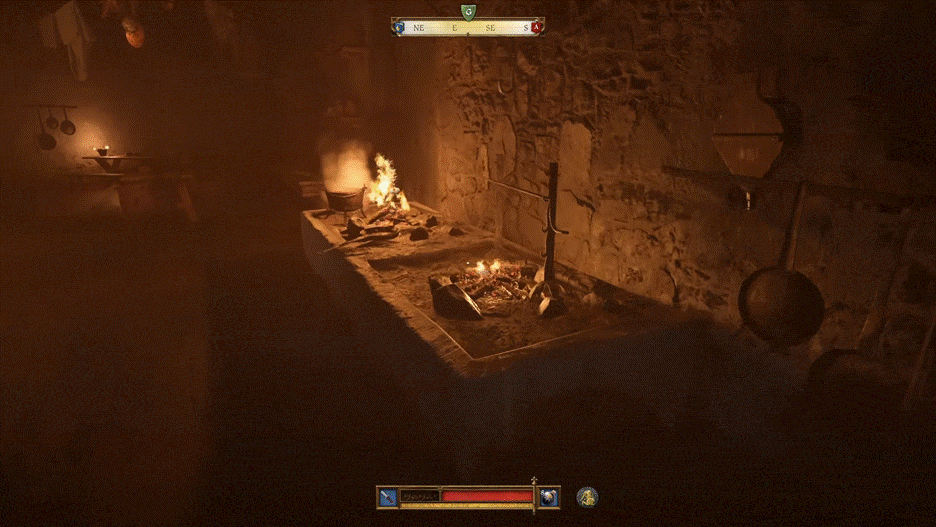Click the compass direction strip
Screen dimensions: 936x527
tap(467, 28)
